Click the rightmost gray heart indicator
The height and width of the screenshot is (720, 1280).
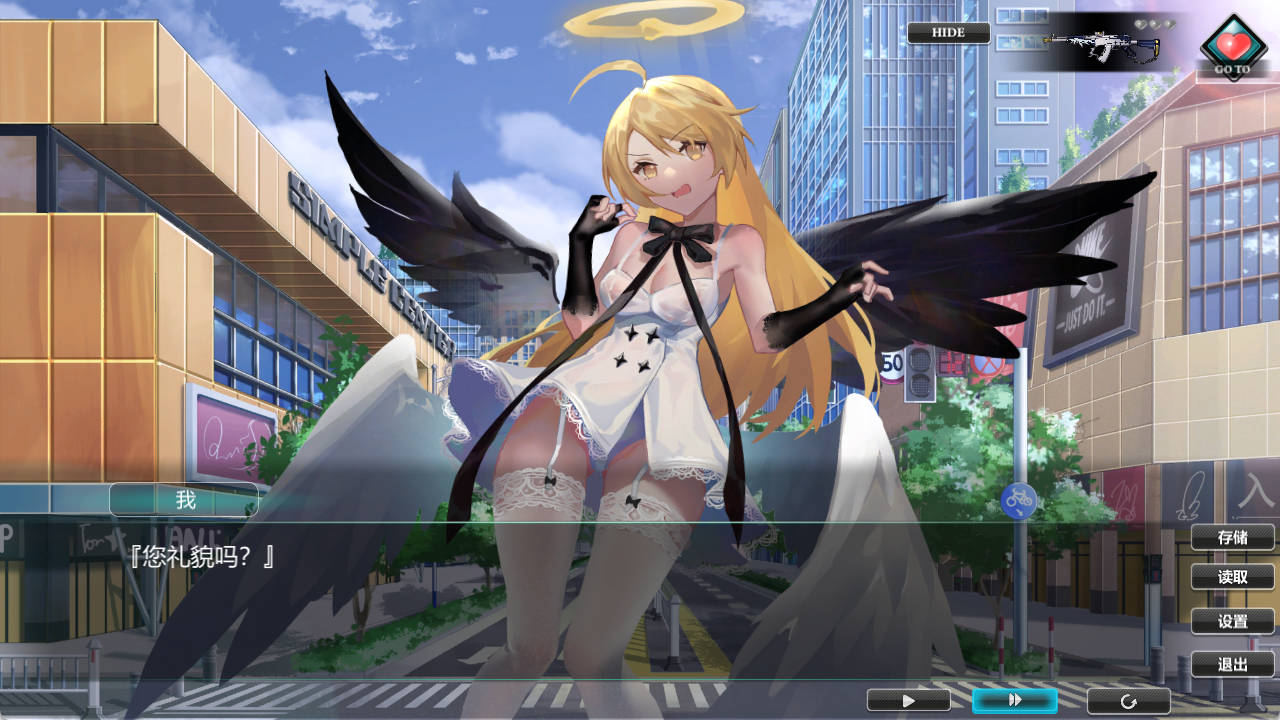coord(1169,23)
